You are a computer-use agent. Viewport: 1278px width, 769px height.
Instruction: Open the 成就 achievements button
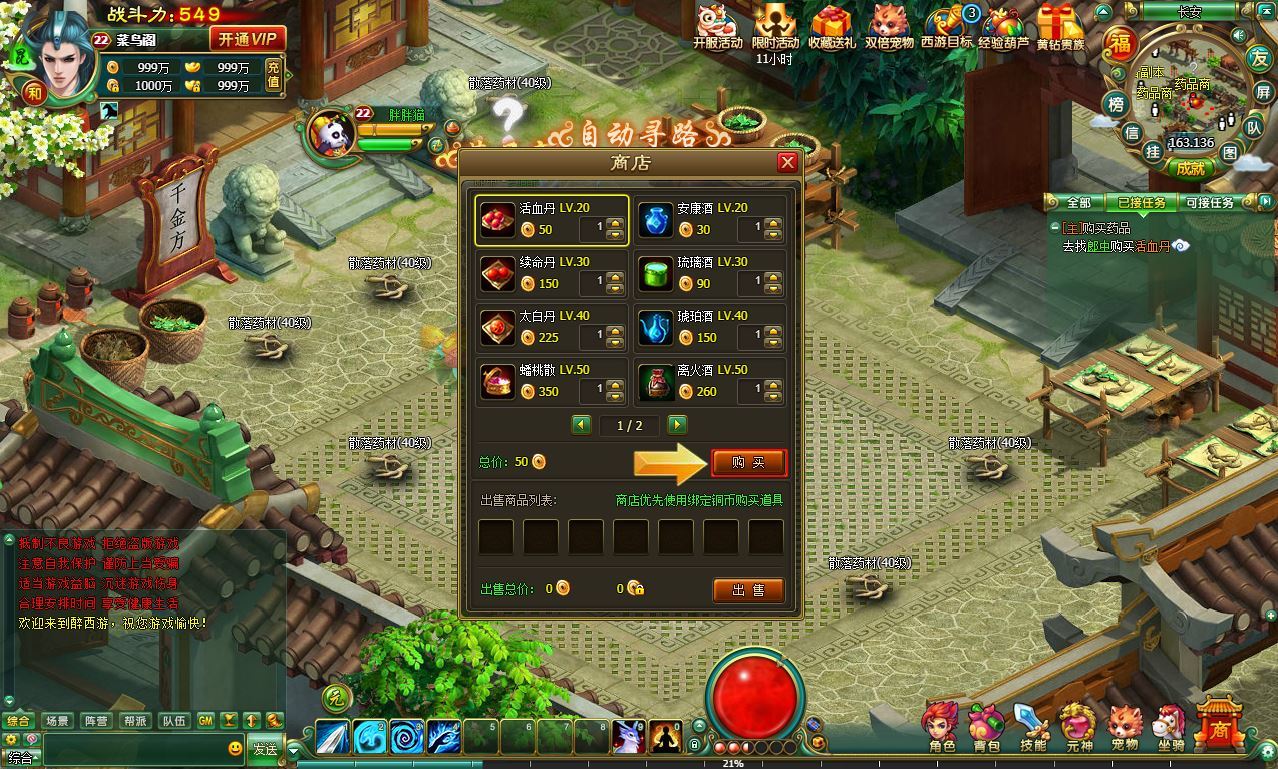[x=1190, y=169]
